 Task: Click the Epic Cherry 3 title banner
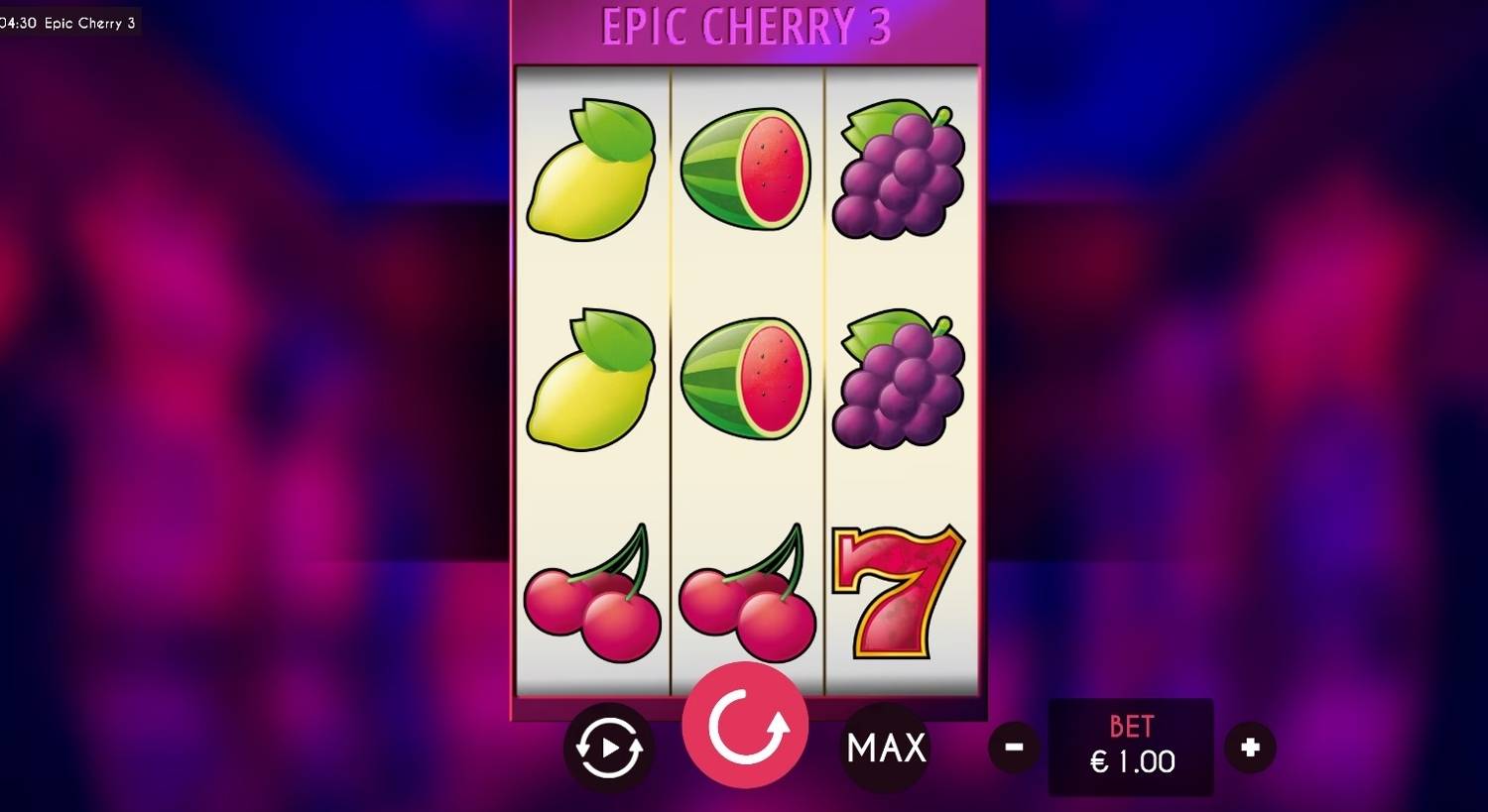pyautogui.click(x=746, y=28)
